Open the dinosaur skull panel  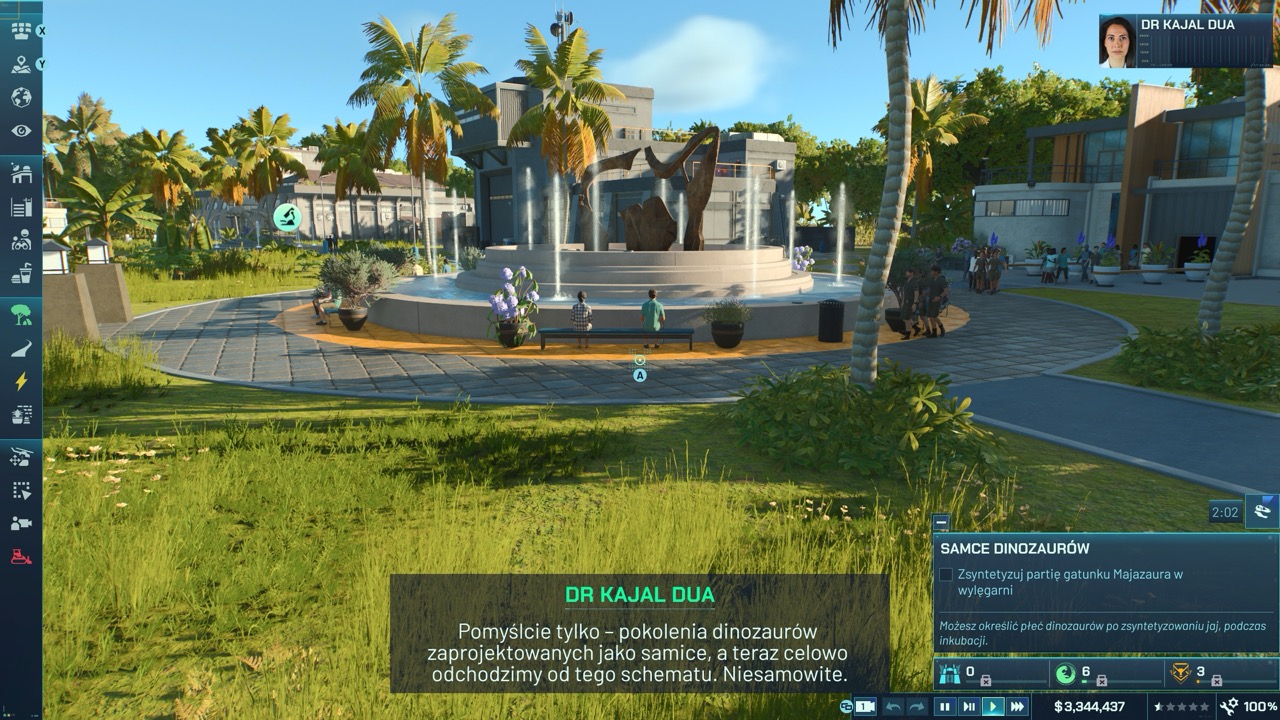(x=1263, y=512)
